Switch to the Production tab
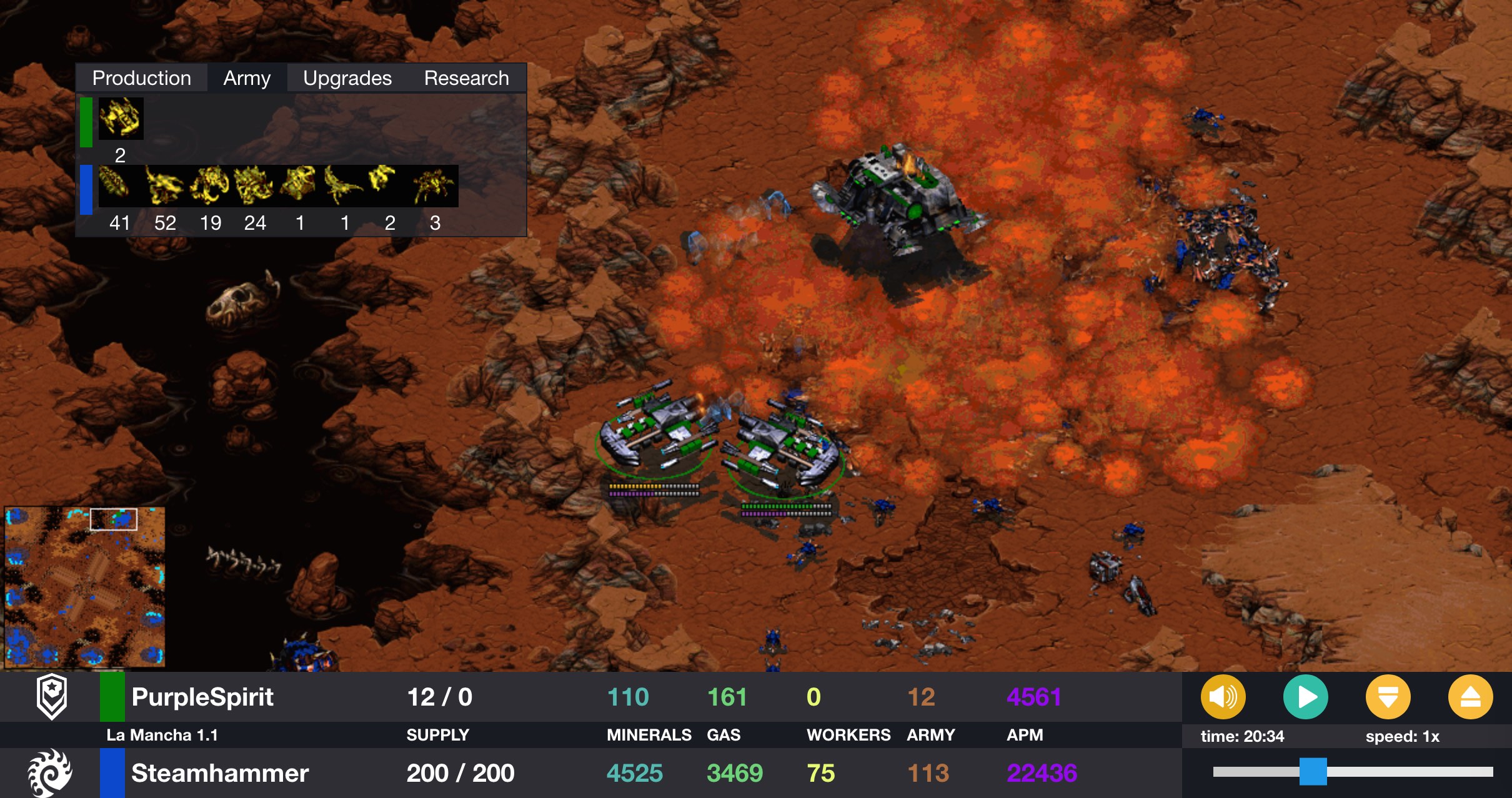The width and height of the screenshot is (1512, 798). (x=142, y=78)
